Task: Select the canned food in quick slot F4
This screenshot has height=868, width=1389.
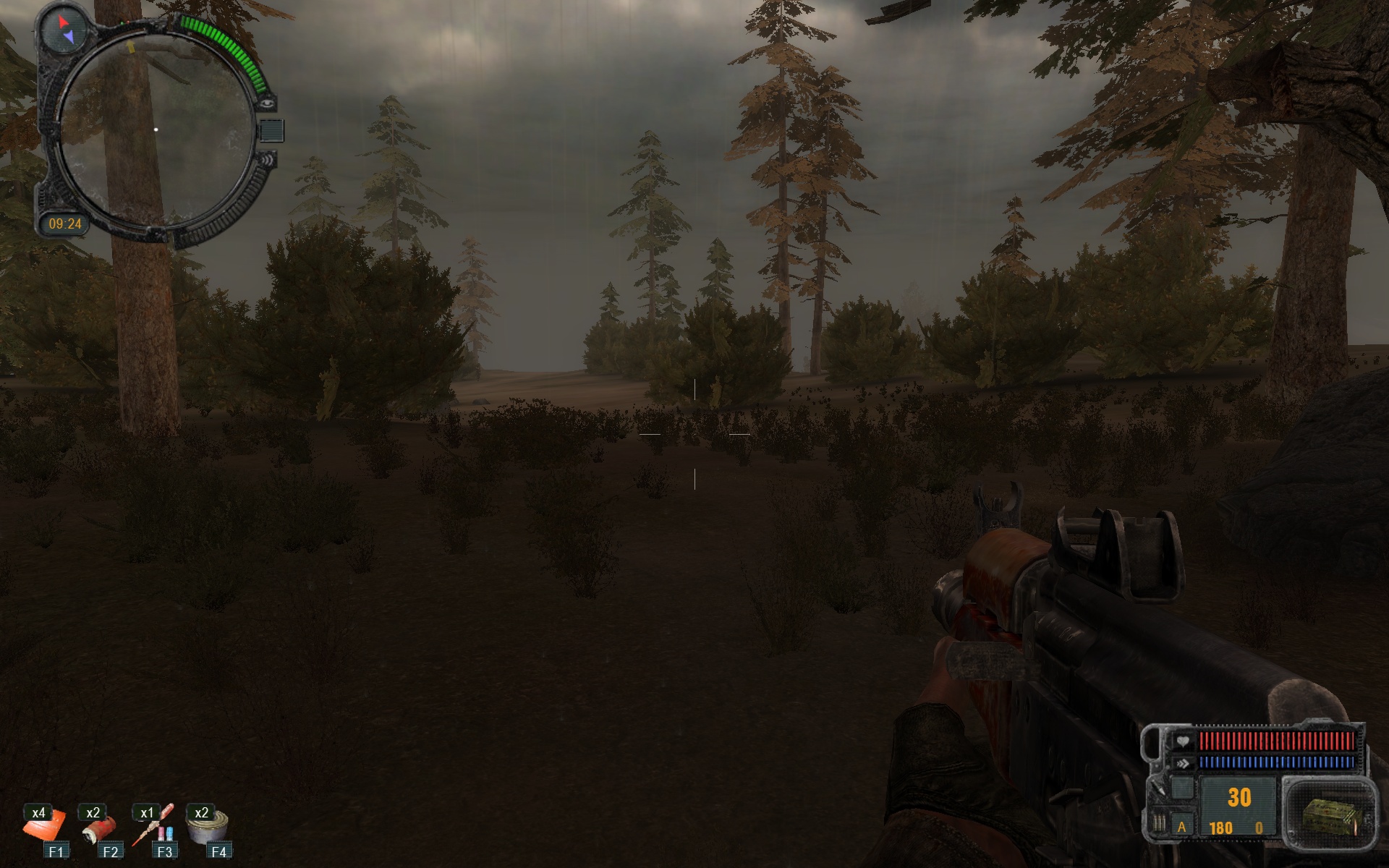Action: pyautogui.click(x=208, y=827)
